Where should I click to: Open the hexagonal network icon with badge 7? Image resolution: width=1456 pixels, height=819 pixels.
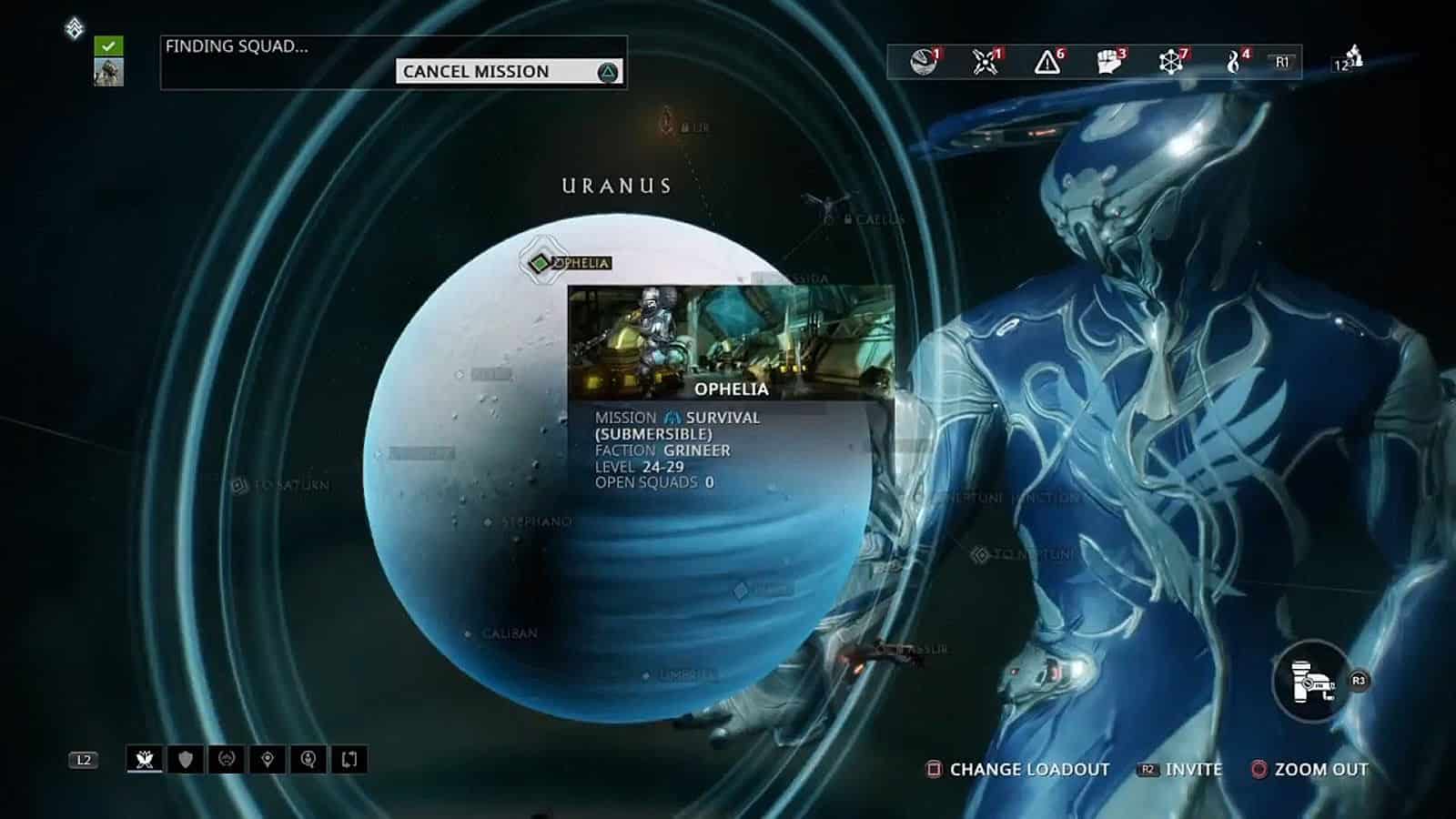point(1171,62)
